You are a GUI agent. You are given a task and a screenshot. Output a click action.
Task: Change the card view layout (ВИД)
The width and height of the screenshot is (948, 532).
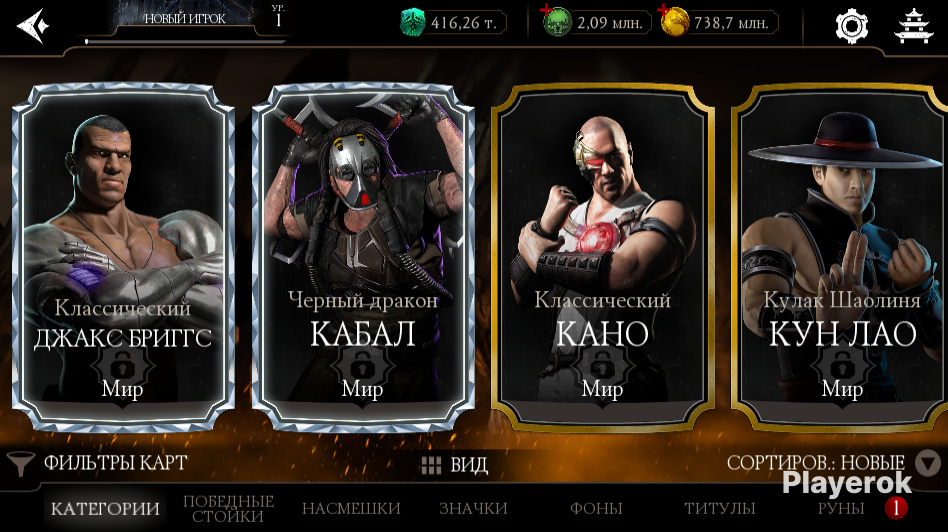[x=455, y=465]
